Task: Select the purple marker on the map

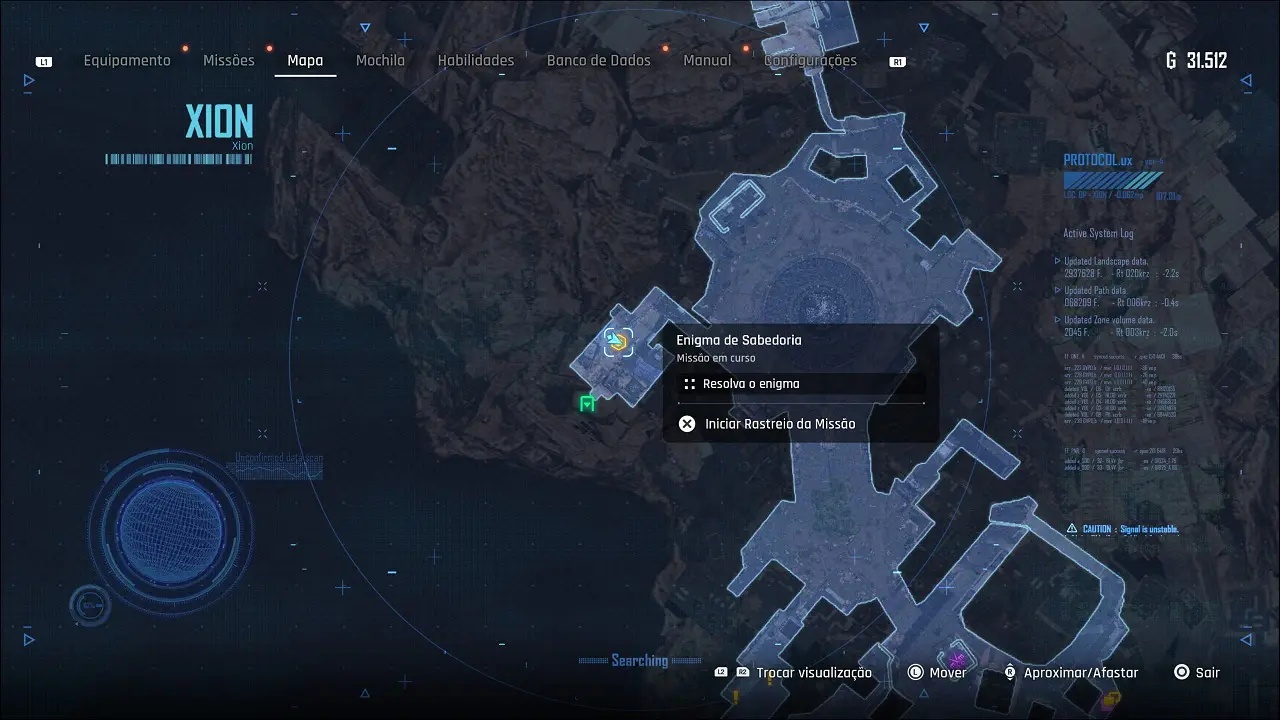Action: coord(957,659)
